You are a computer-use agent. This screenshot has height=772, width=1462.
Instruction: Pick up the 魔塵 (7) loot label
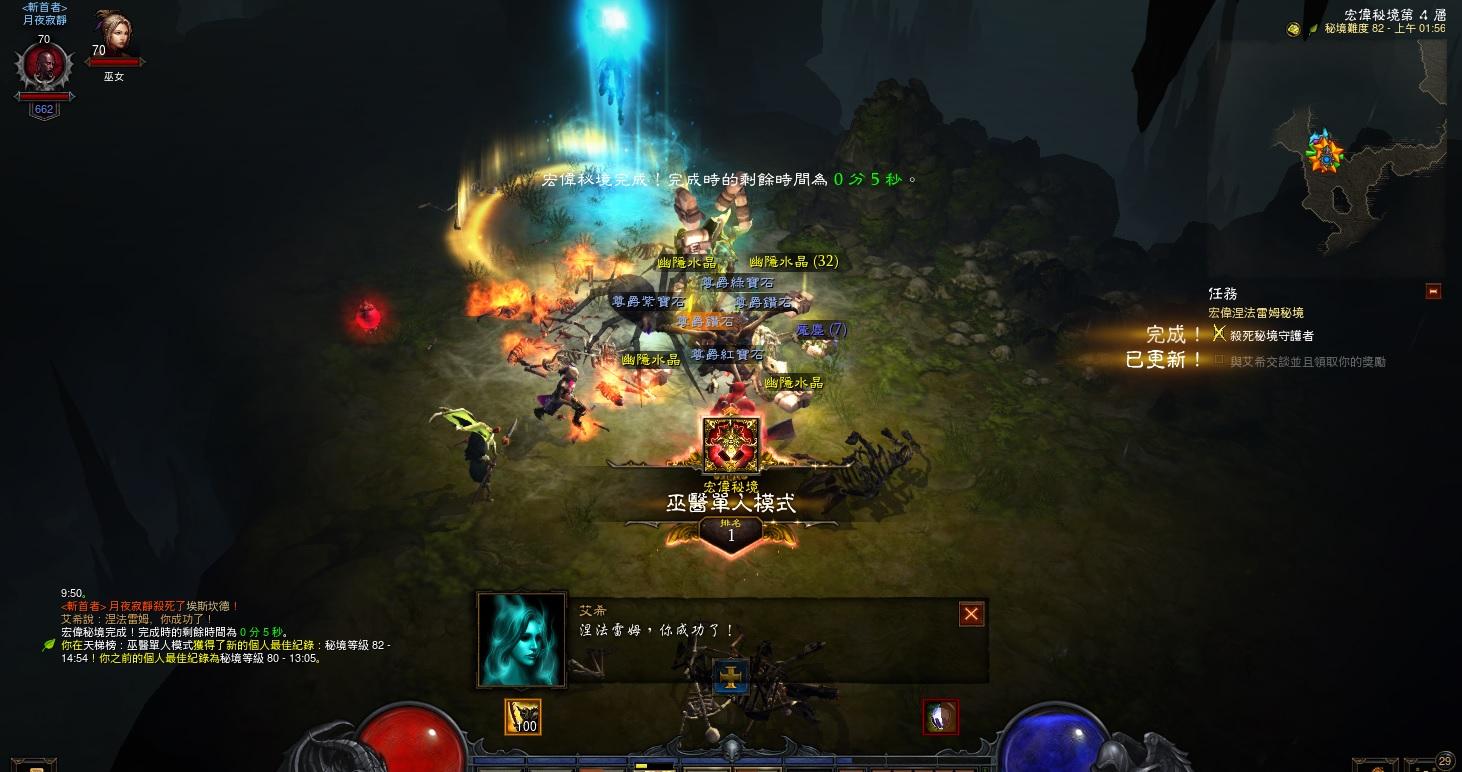pos(820,329)
